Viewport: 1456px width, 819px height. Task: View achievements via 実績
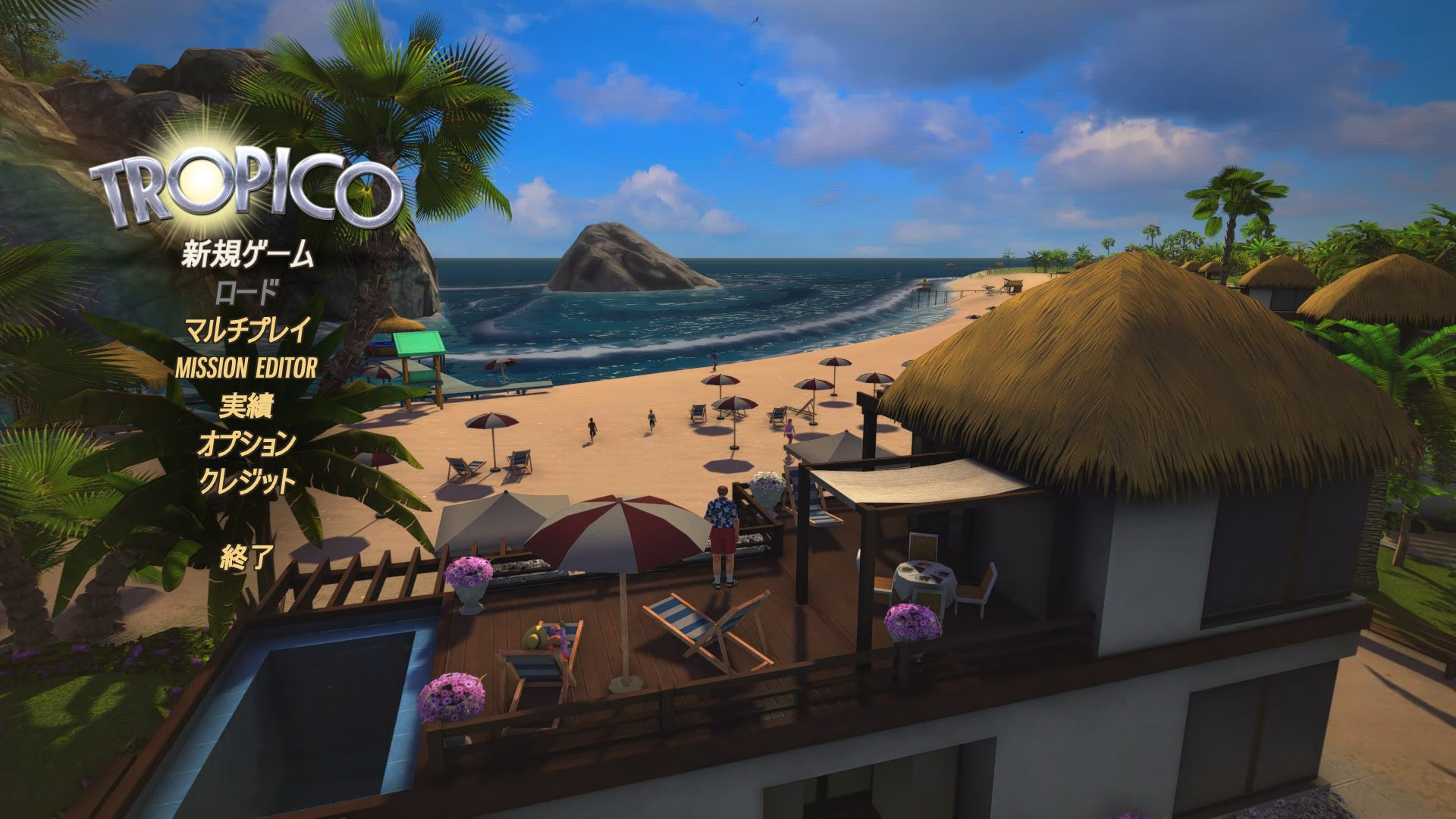coord(247,407)
